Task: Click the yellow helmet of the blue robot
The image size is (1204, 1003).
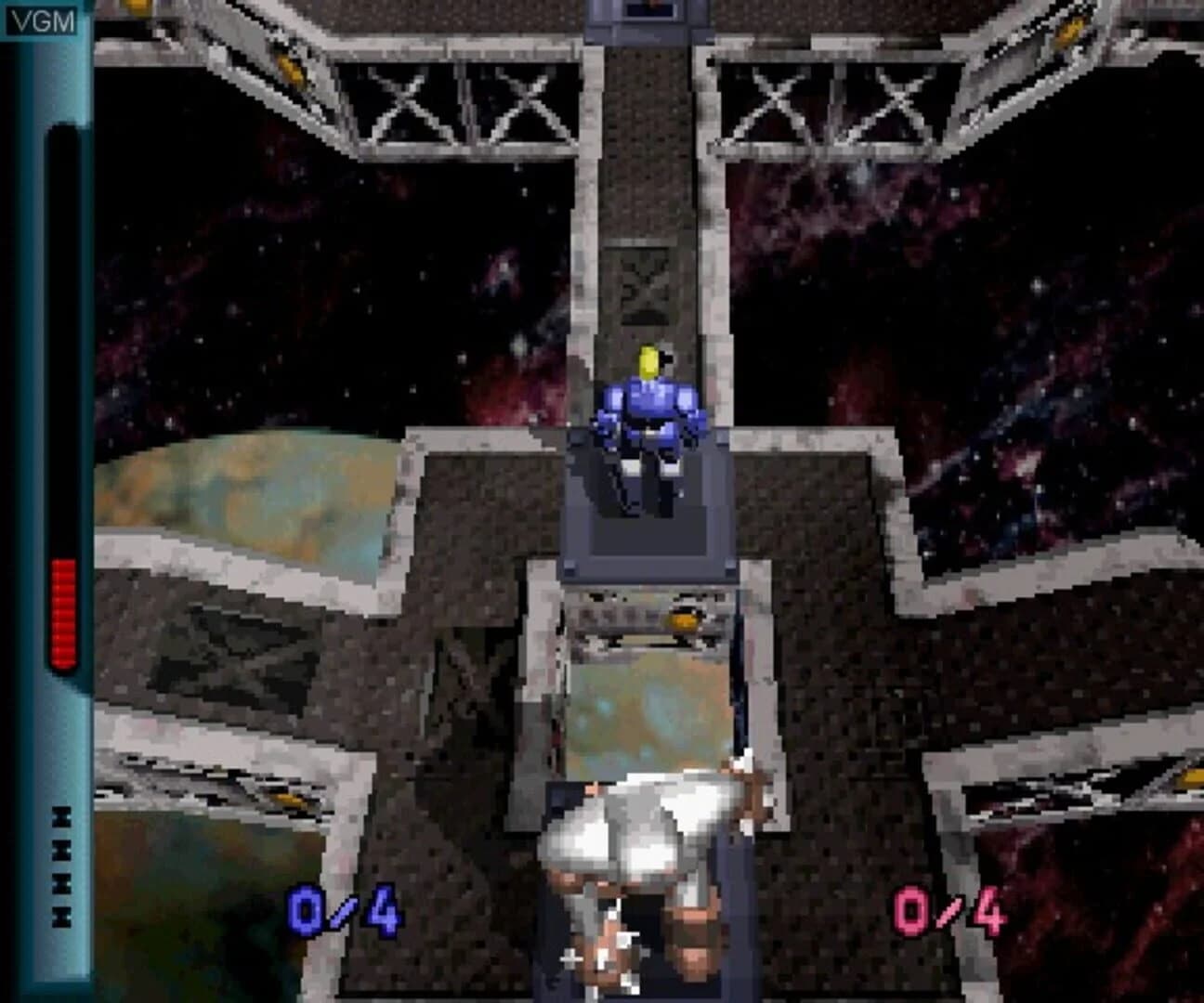Action: (x=648, y=360)
